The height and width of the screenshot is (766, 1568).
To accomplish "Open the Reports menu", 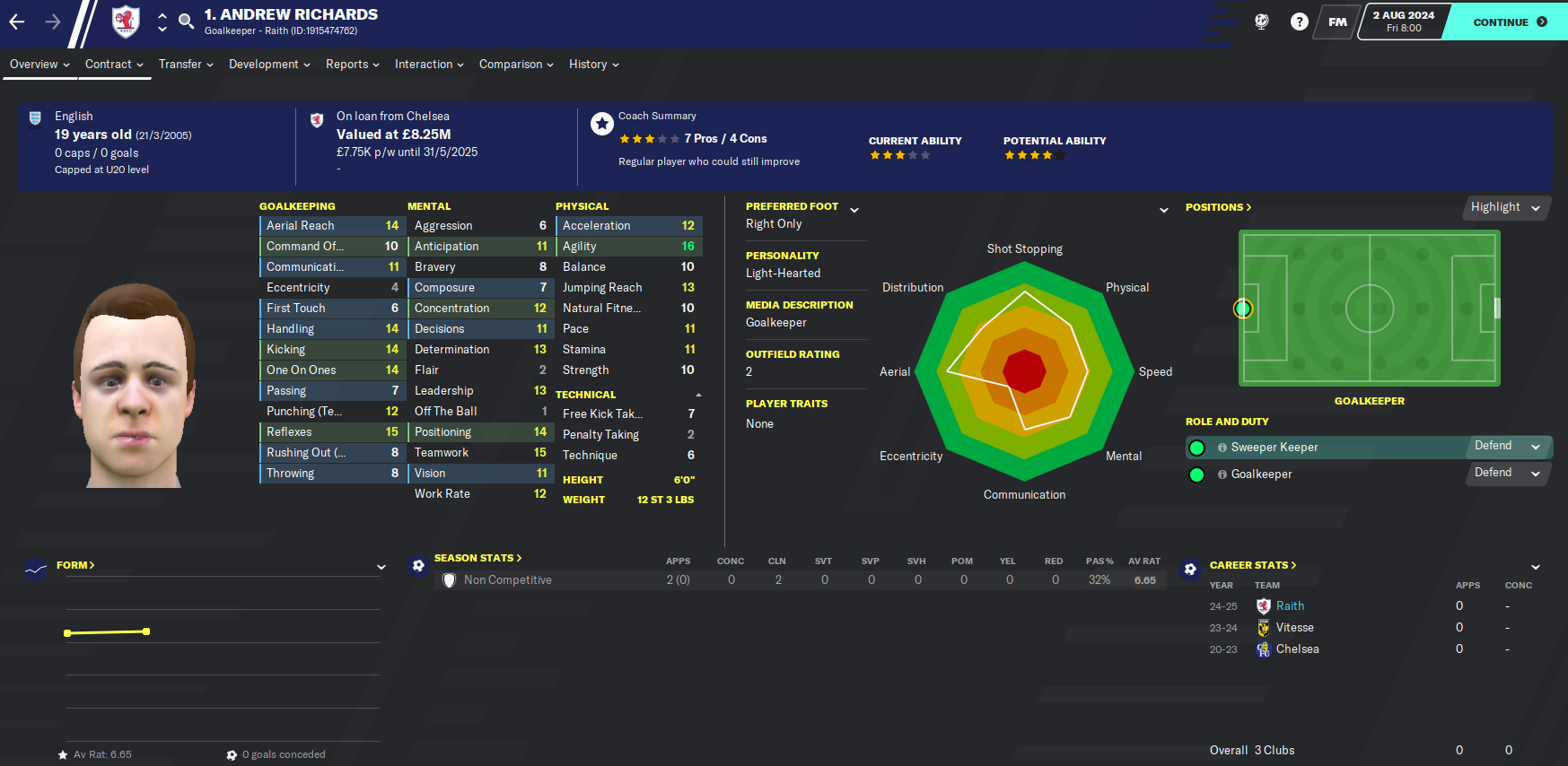I will coord(352,65).
